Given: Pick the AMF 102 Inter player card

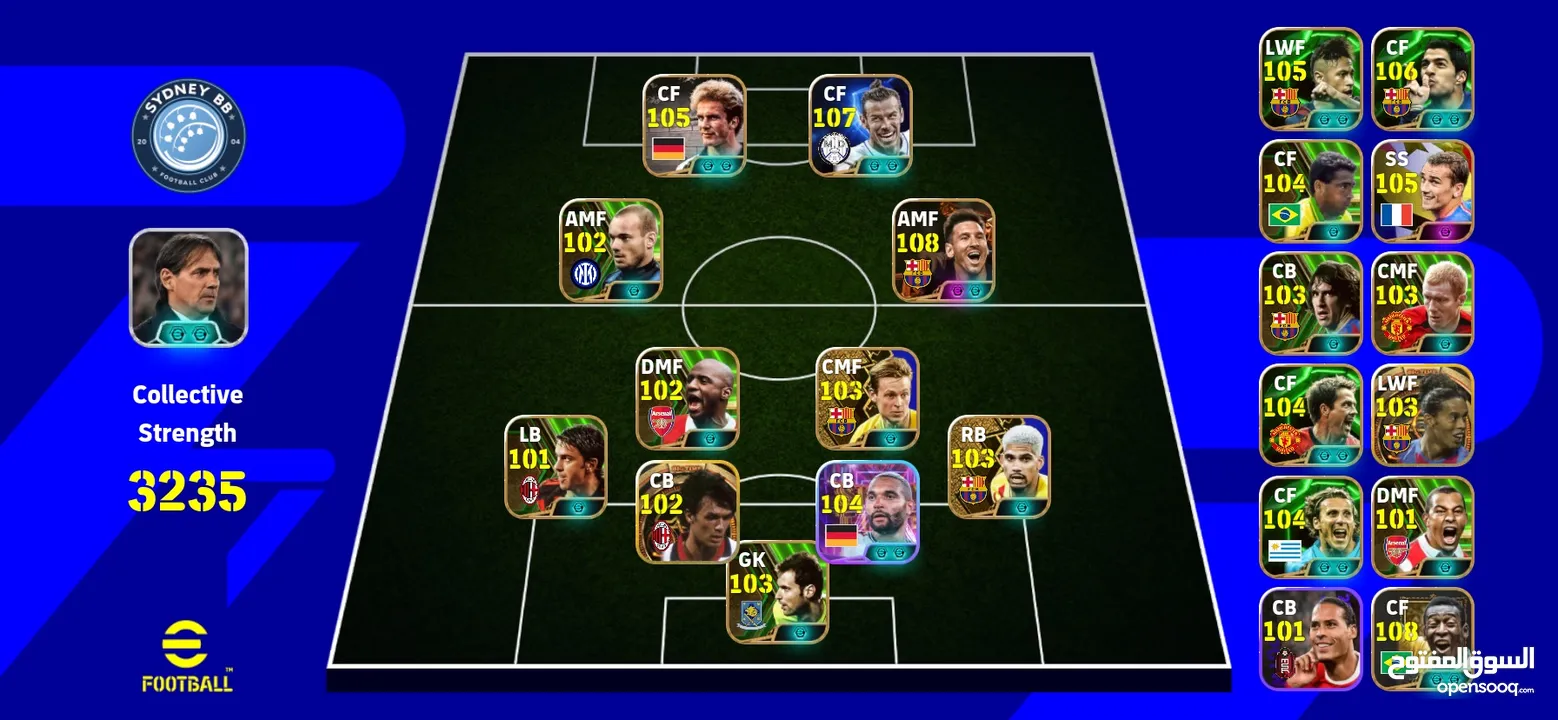Looking at the screenshot, I should [x=610, y=250].
